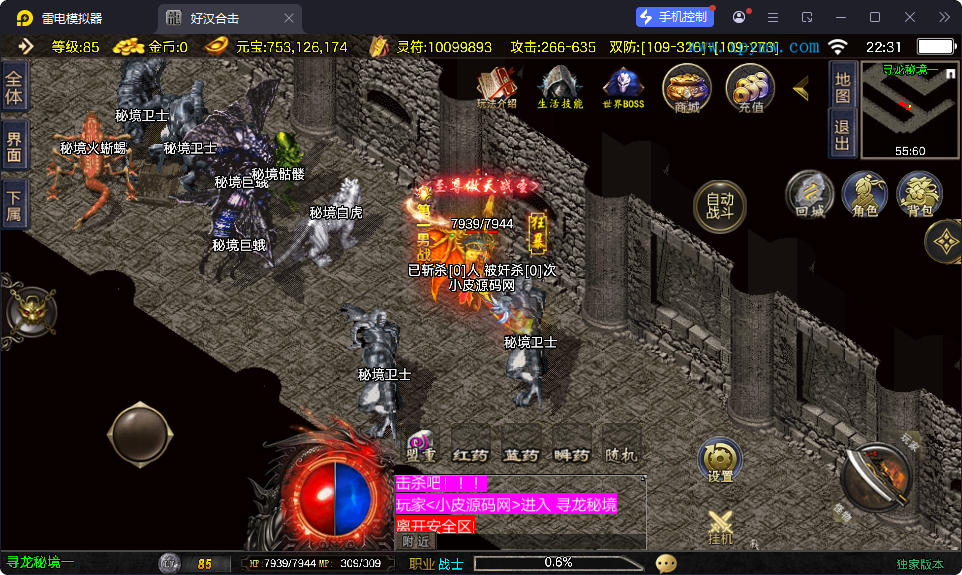
Task: Open the 世界BOSS panel
Action: (623, 88)
